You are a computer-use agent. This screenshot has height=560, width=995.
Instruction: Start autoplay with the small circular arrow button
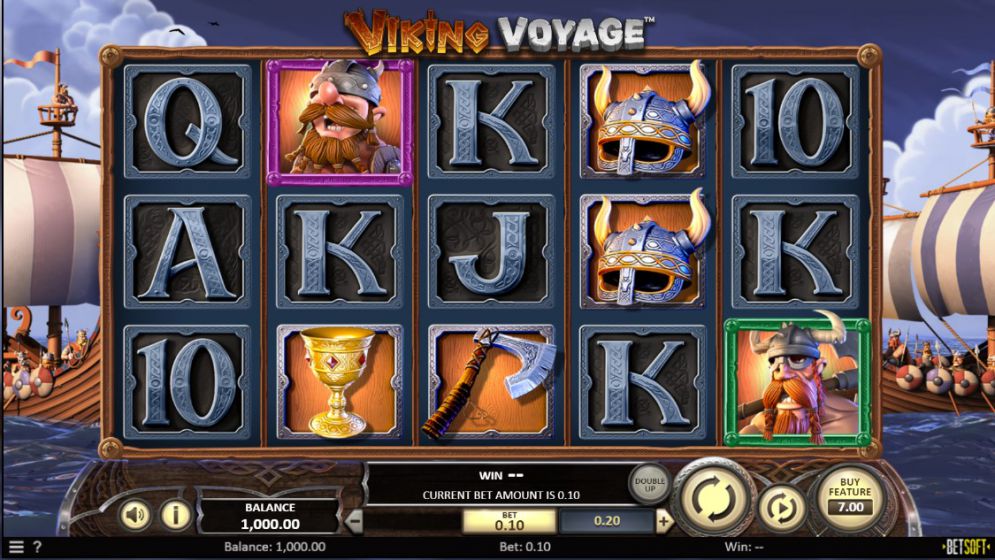[x=781, y=507]
